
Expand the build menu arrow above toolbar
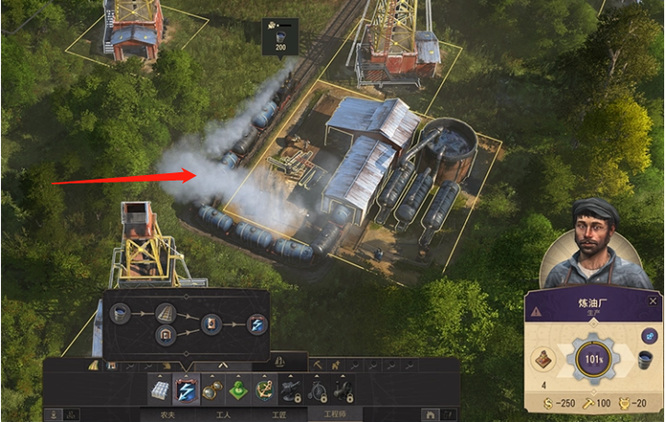pos(222,365)
